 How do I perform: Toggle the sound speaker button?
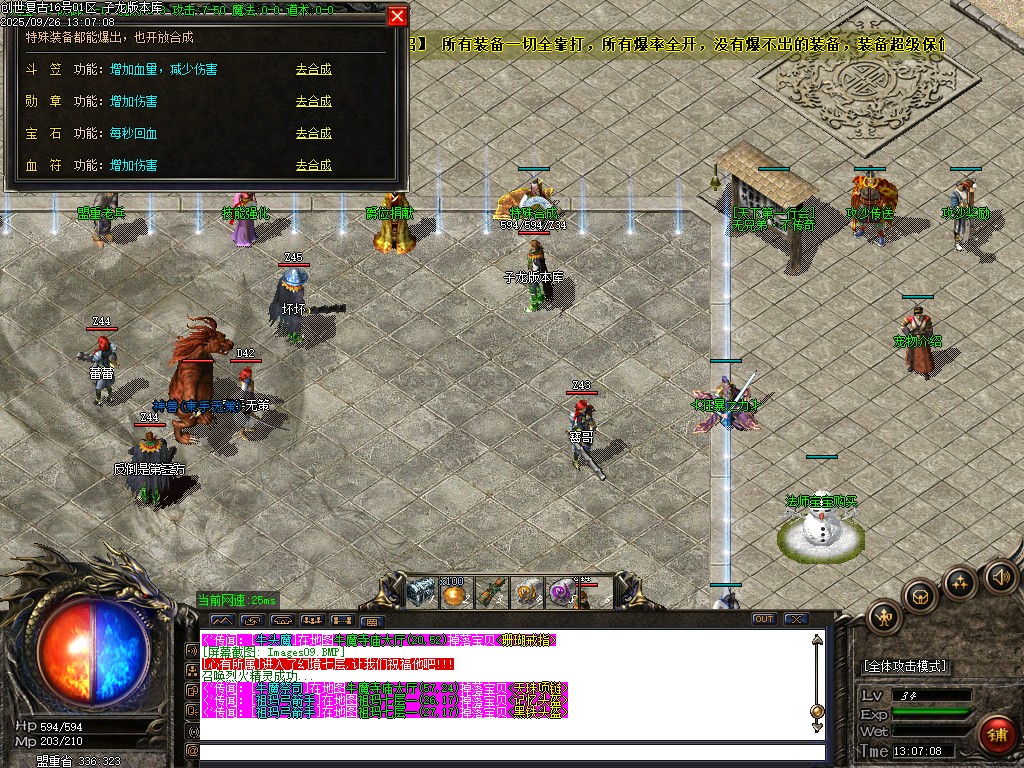tap(1000, 576)
